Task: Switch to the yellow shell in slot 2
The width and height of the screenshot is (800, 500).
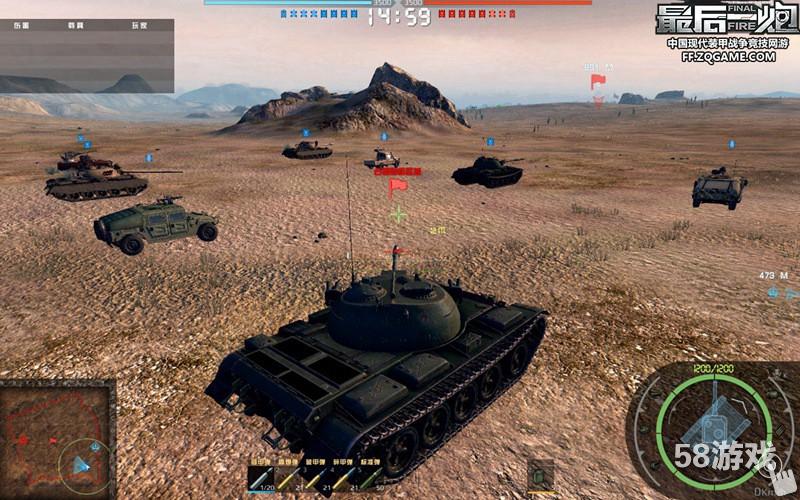Action: 290,477
